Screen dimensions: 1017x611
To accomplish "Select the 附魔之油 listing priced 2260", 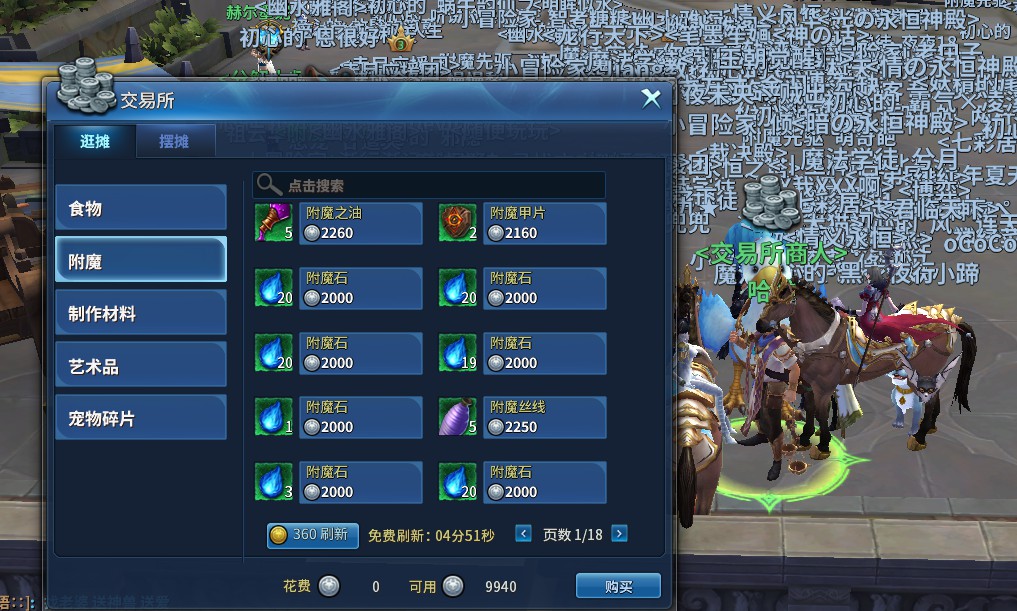I will 338,223.
